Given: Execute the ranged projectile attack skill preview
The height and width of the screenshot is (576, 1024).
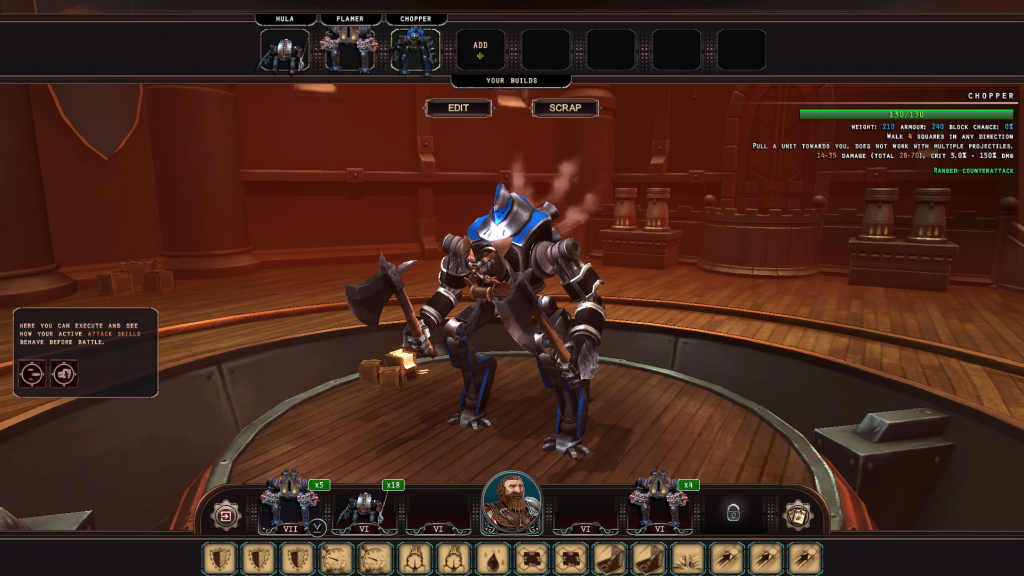Looking at the screenshot, I should pos(31,374).
